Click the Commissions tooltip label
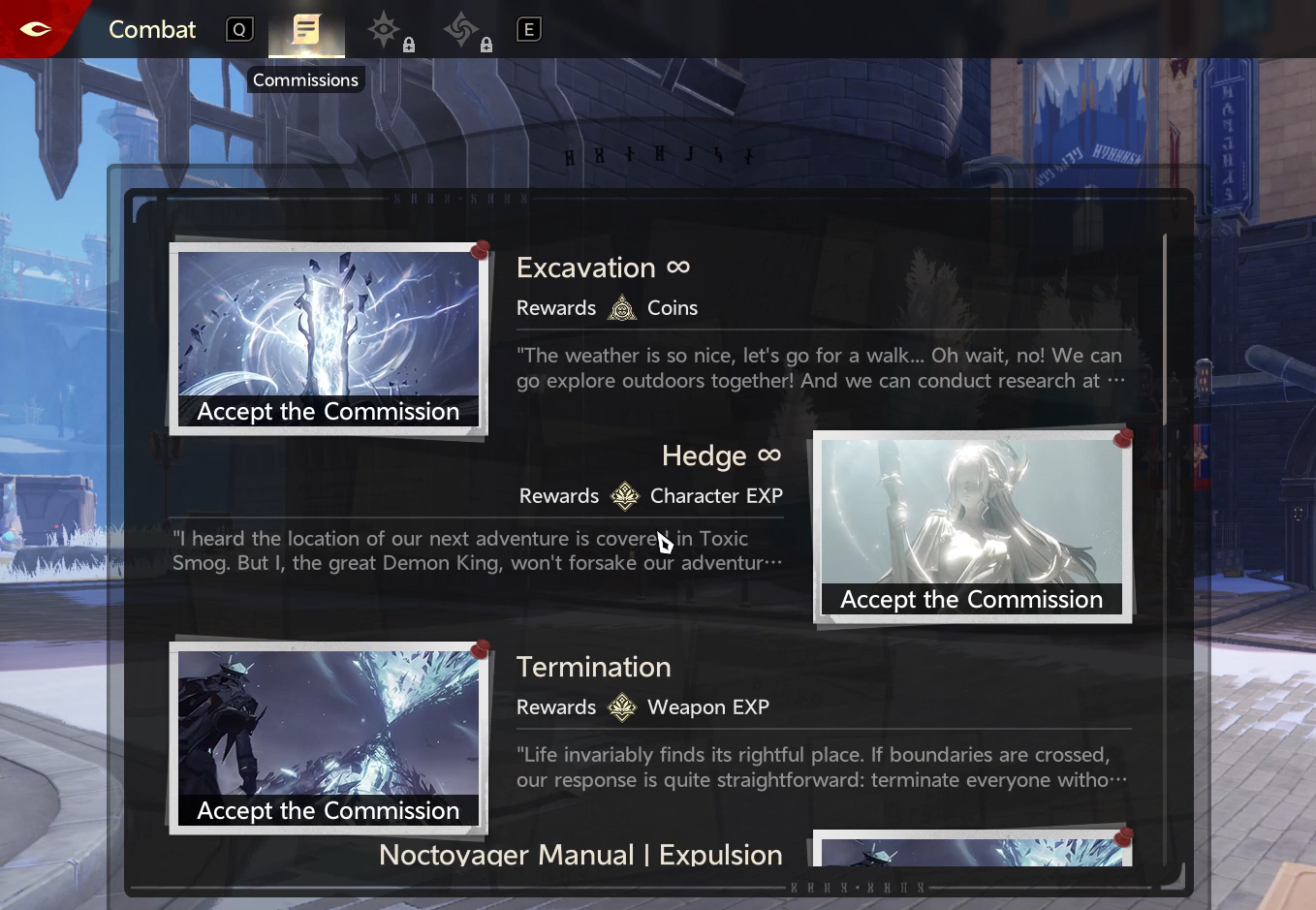The width and height of the screenshot is (1316, 910). pyautogui.click(x=305, y=79)
